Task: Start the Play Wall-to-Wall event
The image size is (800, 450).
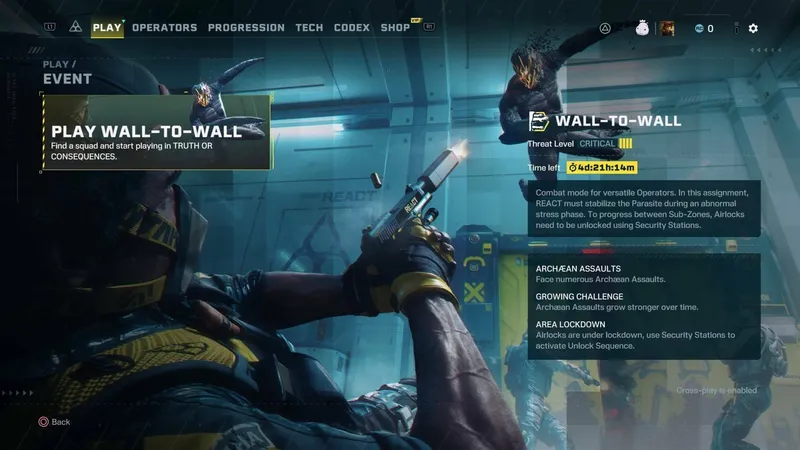Action: pyautogui.click(x=156, y=132)
